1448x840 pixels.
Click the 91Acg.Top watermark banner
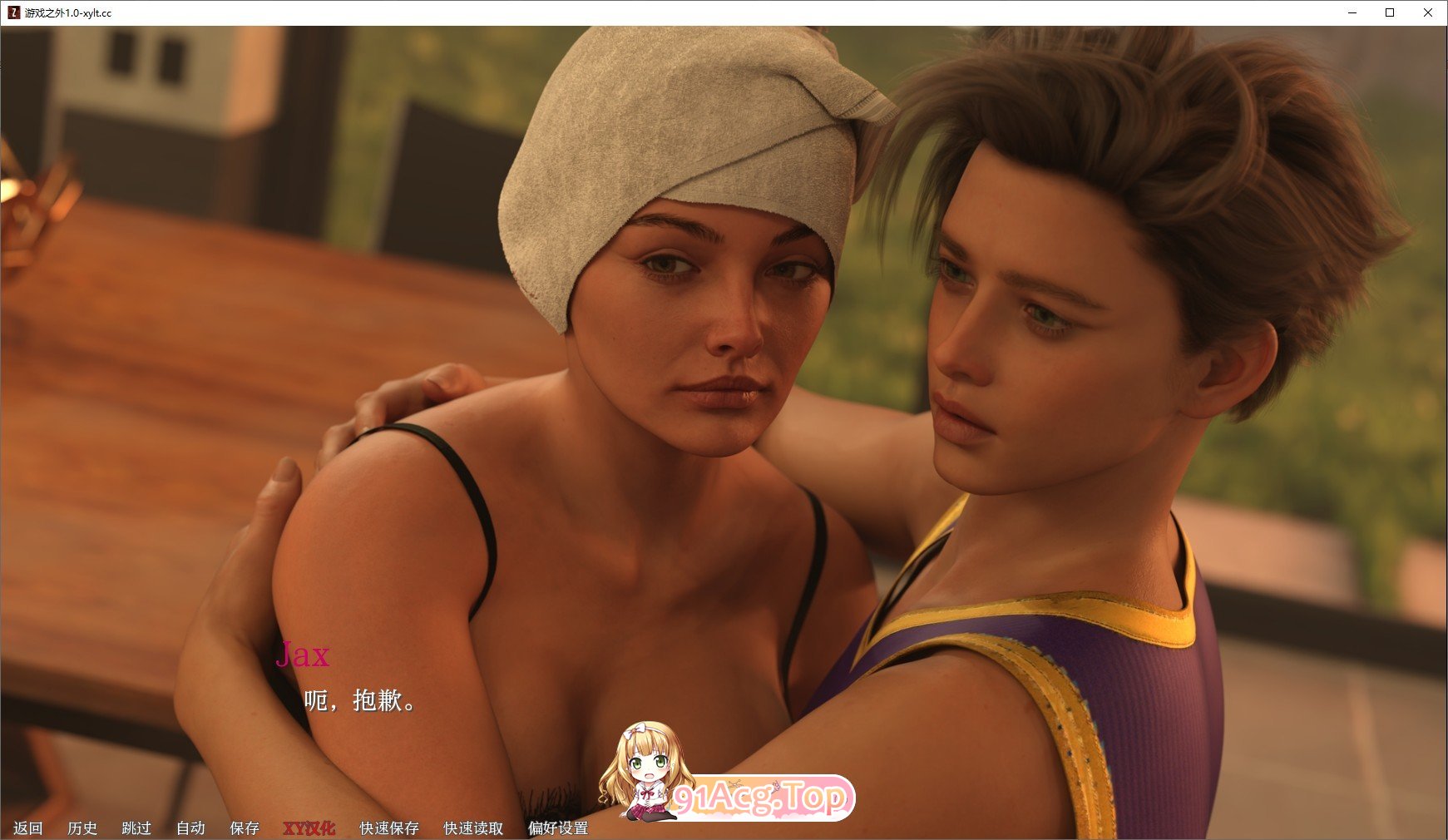tap(765, 798)
